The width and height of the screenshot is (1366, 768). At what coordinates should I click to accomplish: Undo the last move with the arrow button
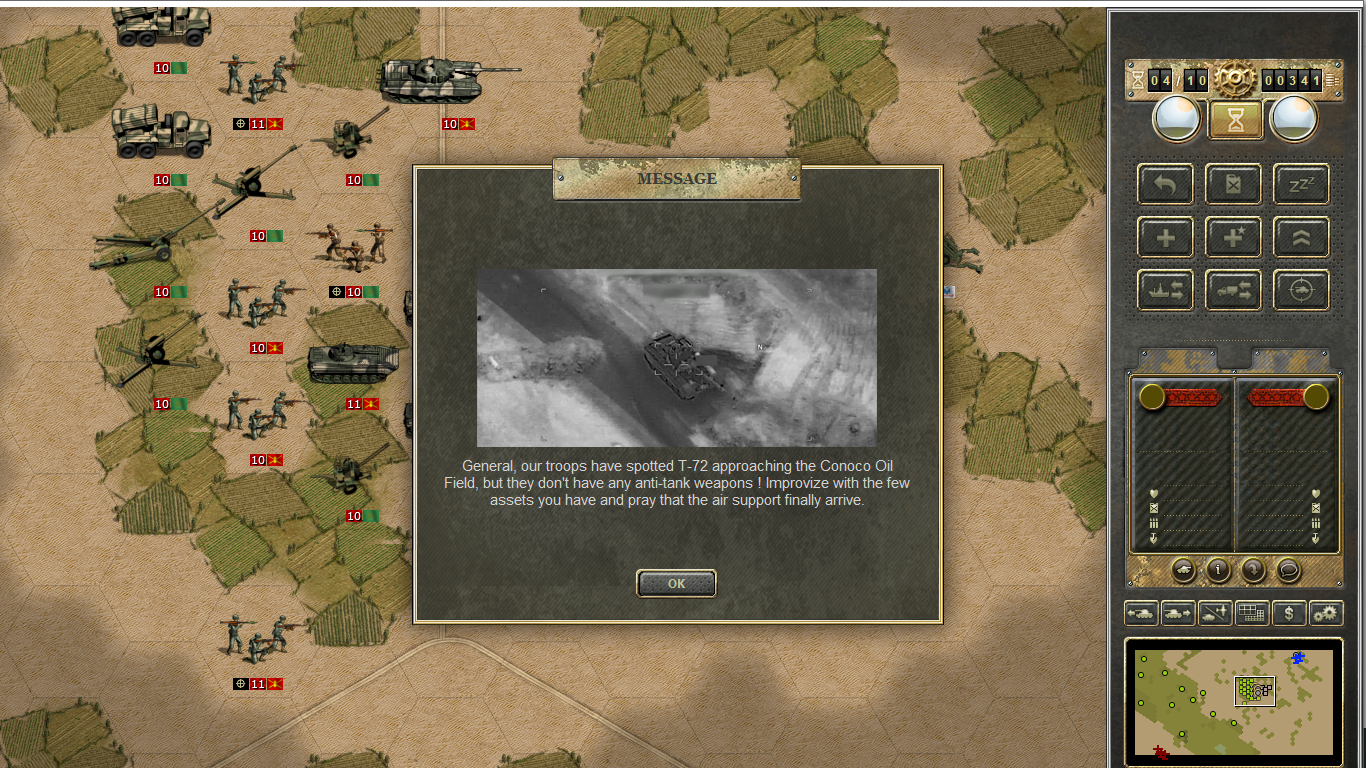[1165, 184]
